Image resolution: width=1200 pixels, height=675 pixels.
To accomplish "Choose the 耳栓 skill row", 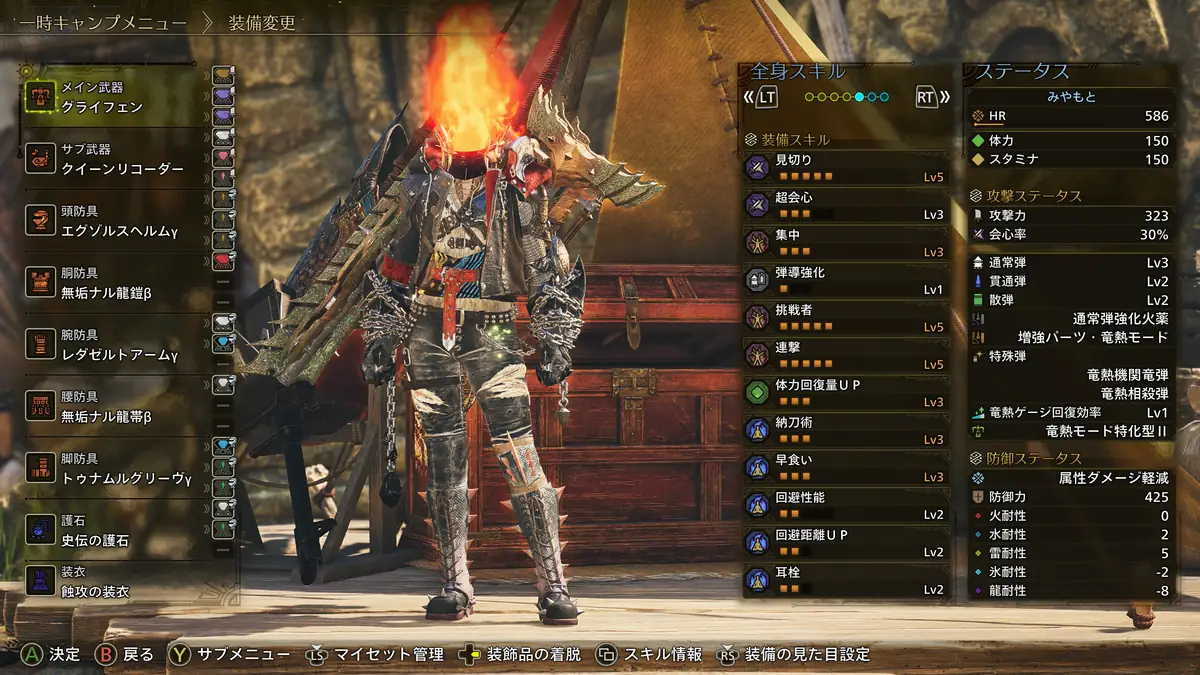I will [845, 580].
